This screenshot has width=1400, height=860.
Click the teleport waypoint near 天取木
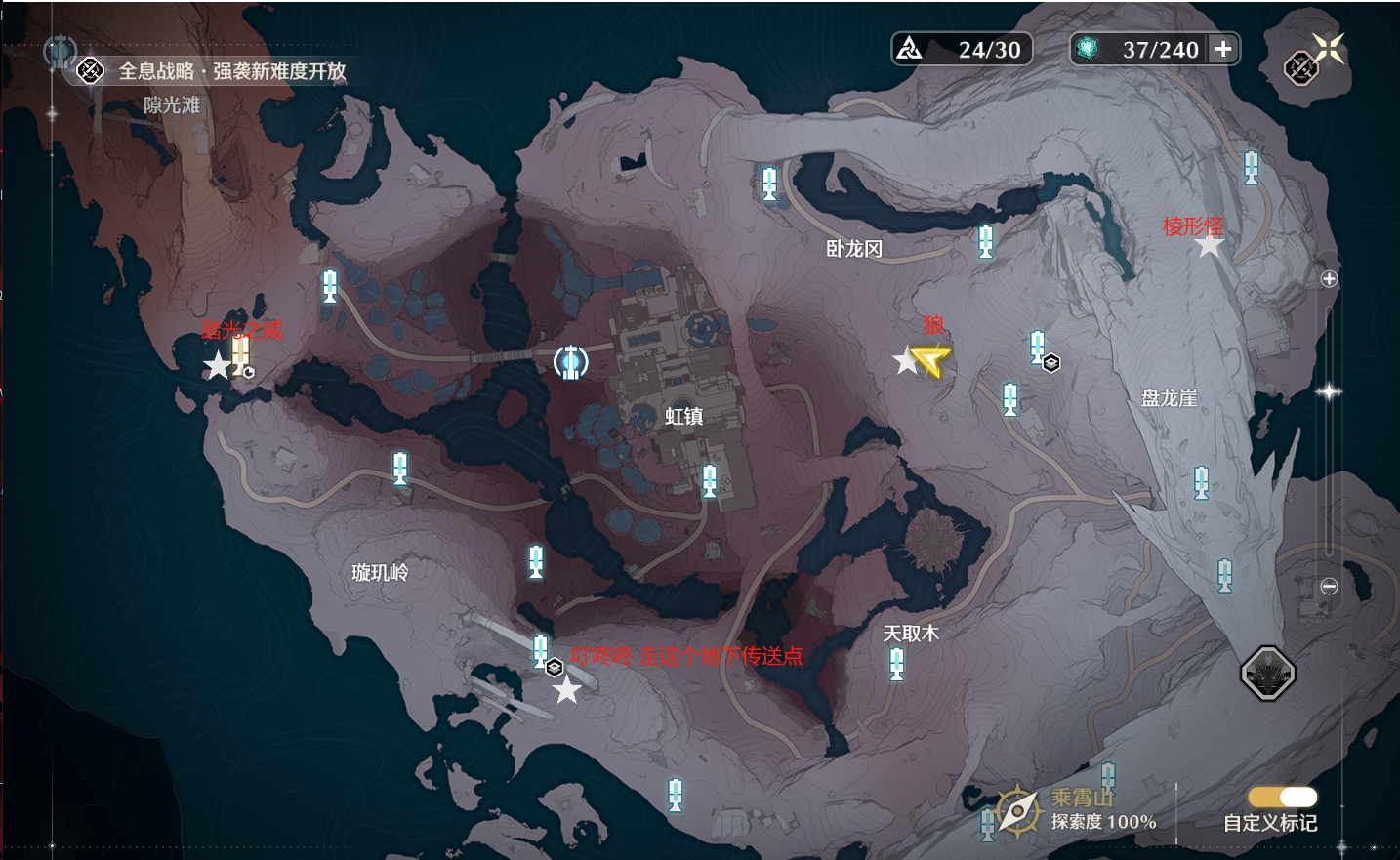tap(895, 662)
